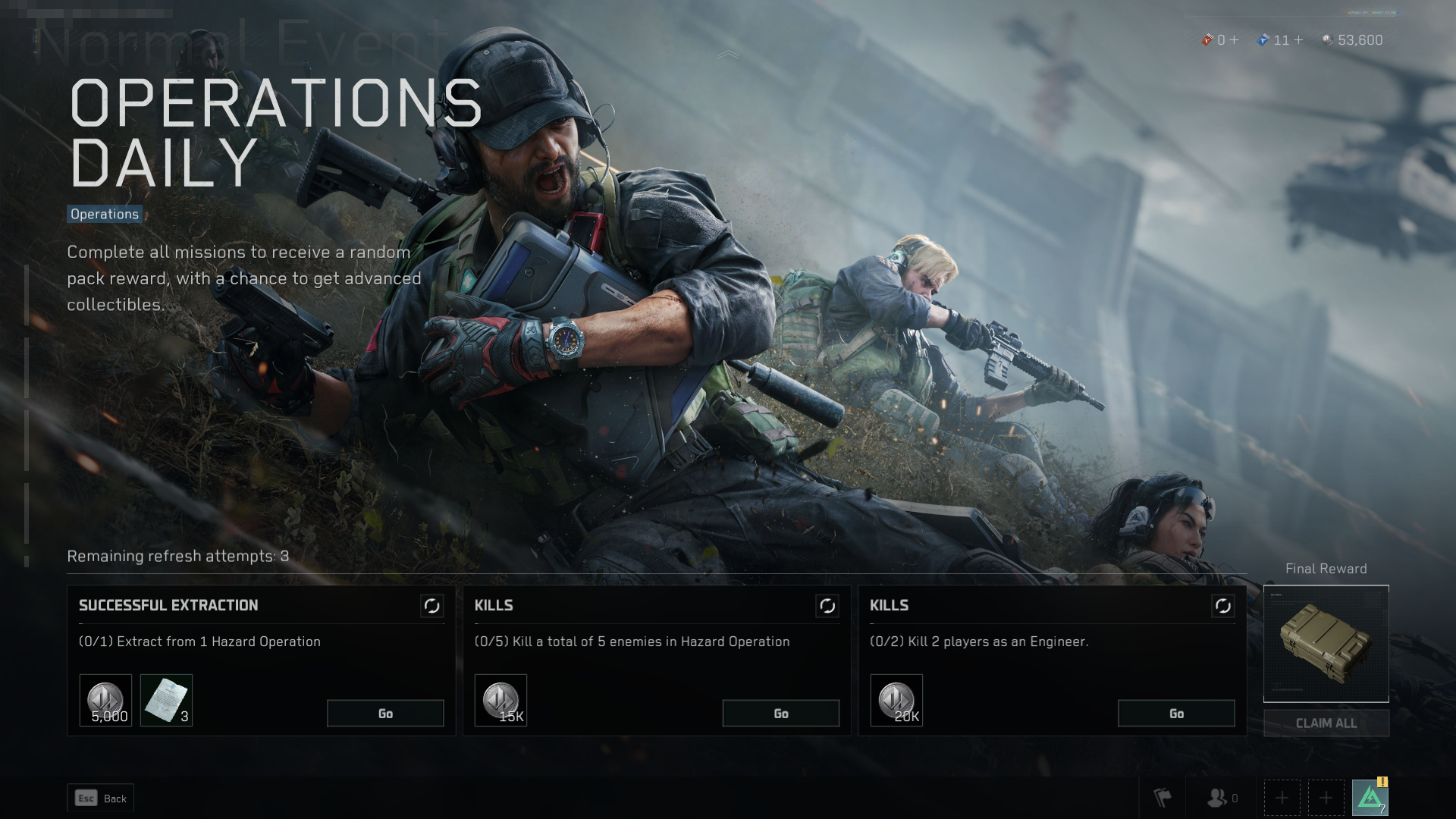Click the blue ticket currency icon
The height and width of the screenshot is (819, 1456).
(1261, 40)
